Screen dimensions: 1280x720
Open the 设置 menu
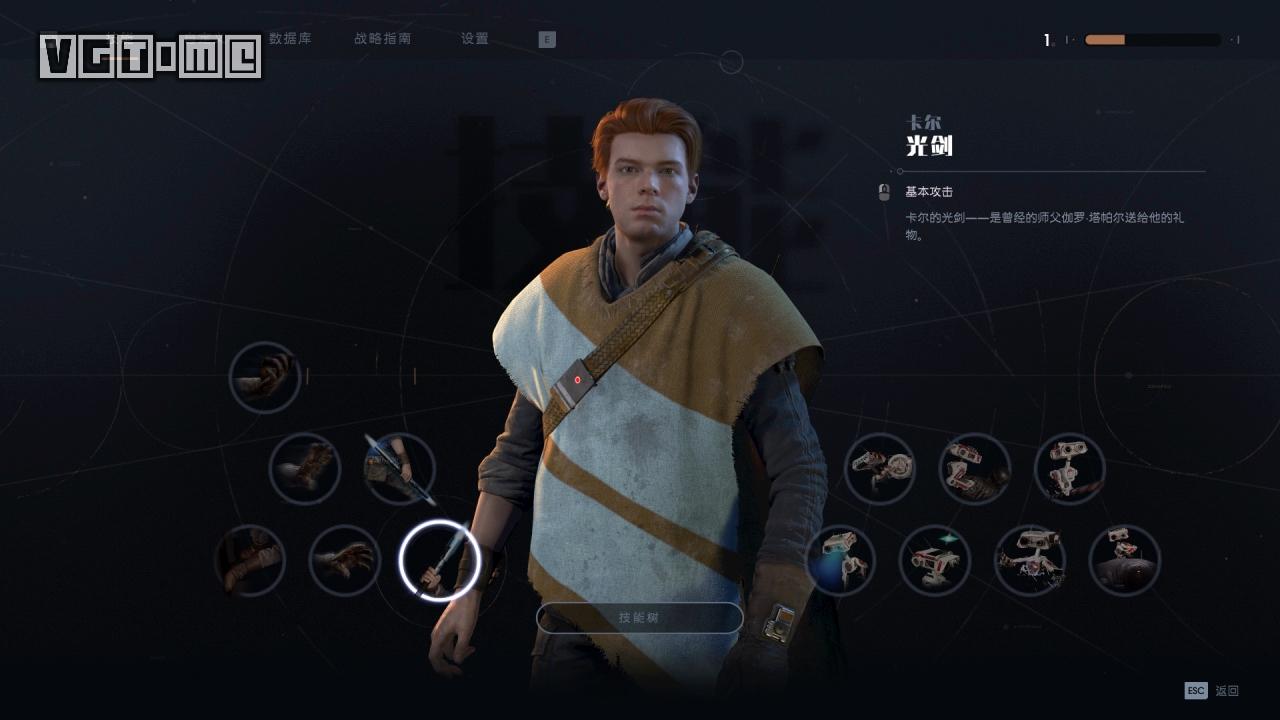pos(473,39)
